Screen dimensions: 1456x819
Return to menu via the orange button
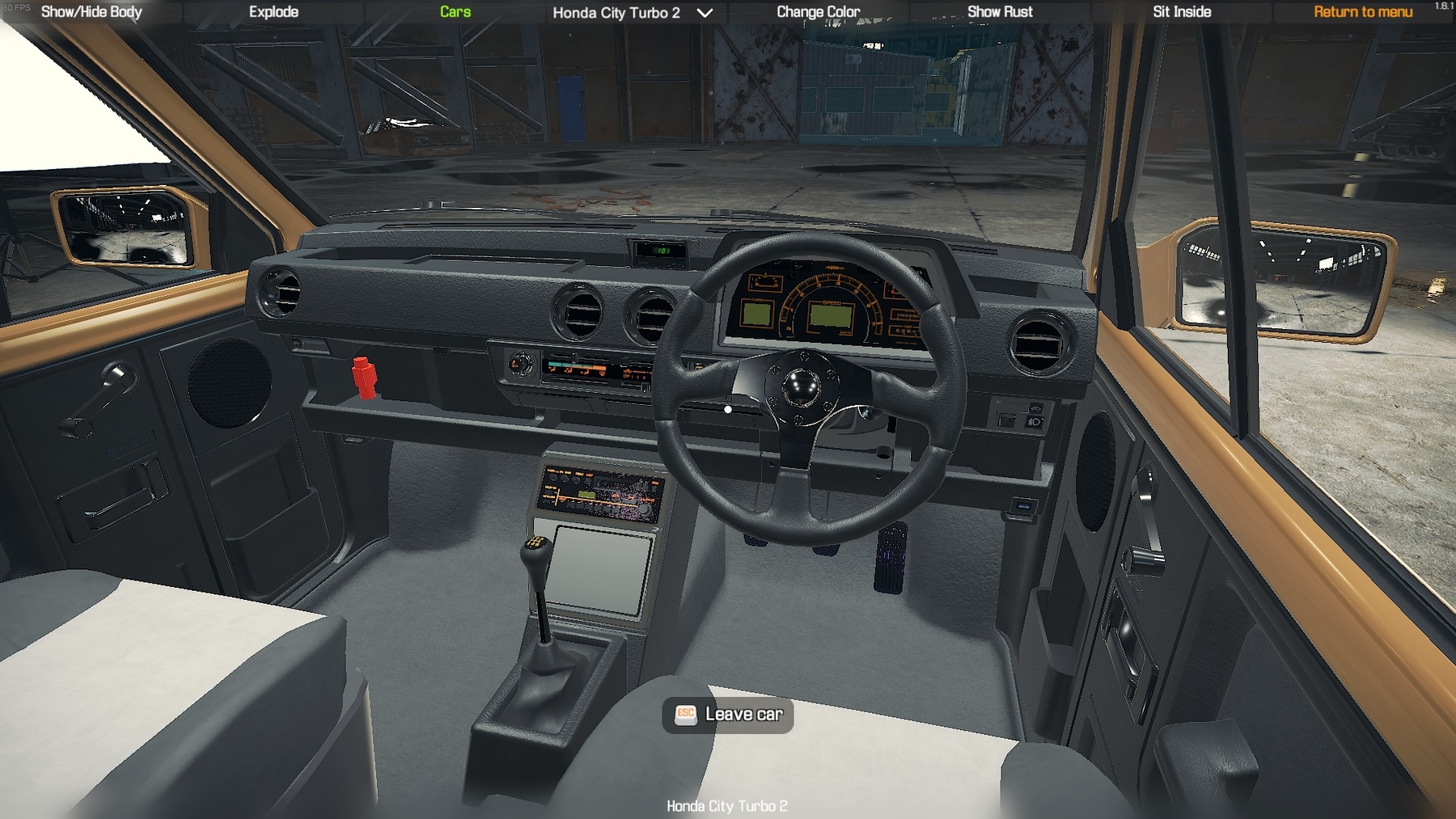(x=1363, y=12)
